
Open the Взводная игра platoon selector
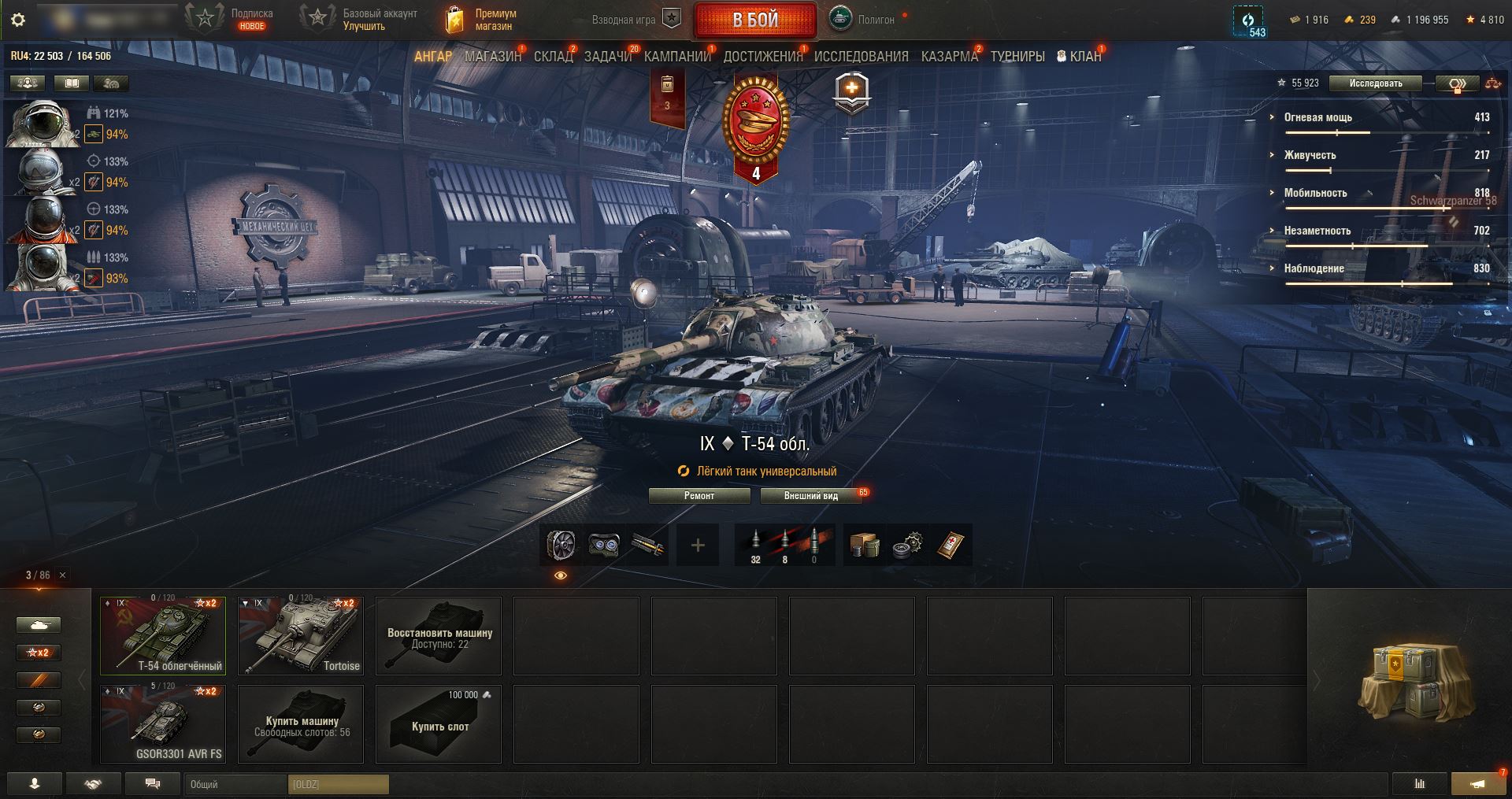click(x=636, y=20)
